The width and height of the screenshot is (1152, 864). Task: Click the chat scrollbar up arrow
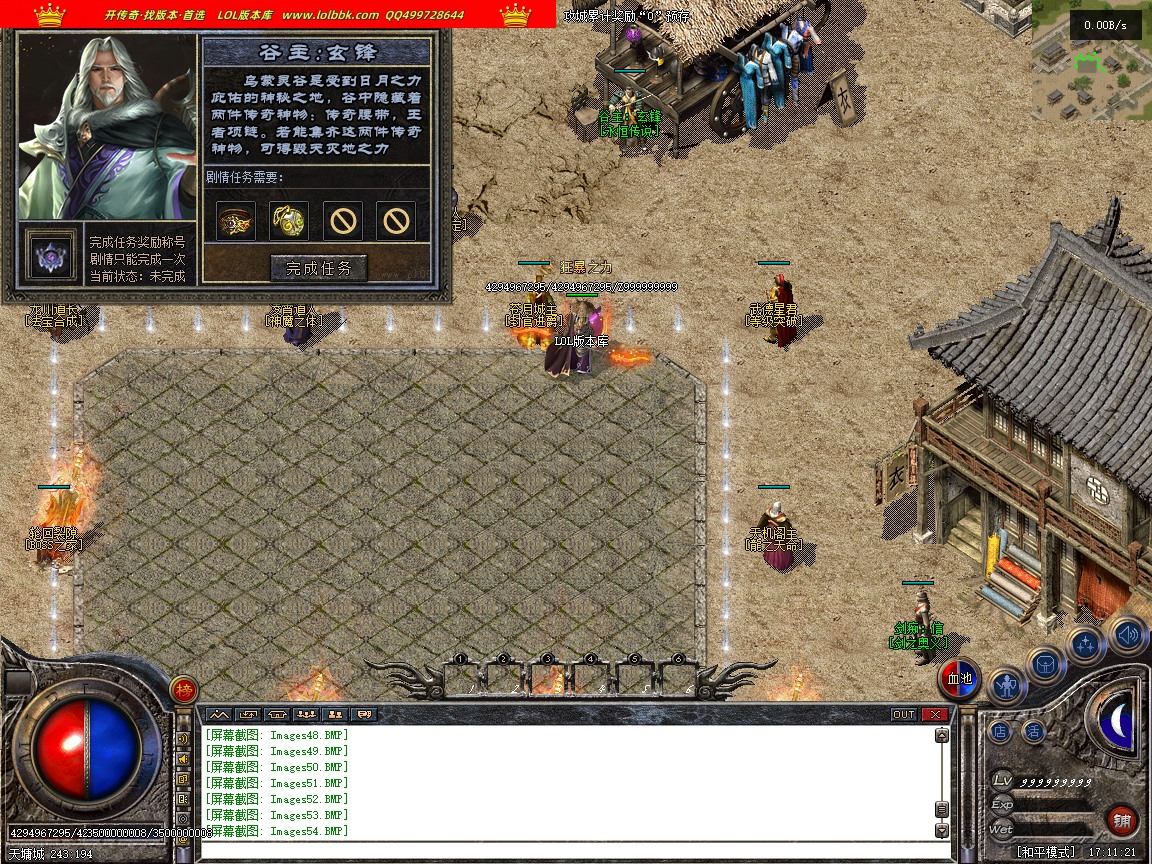tap(941, 736)
